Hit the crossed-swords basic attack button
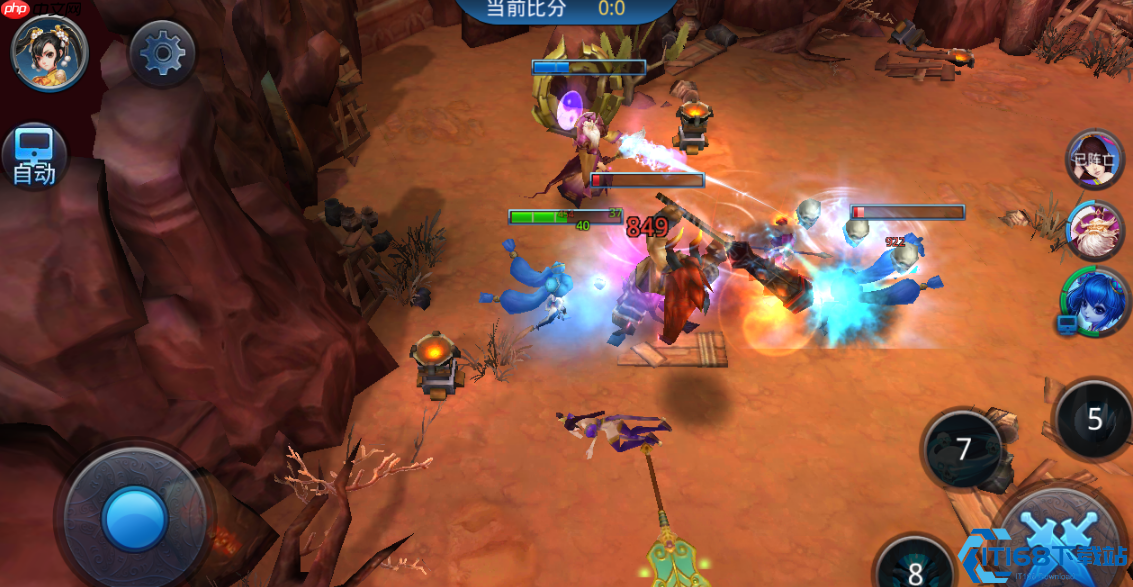Image resolution: width=1133 pixels, height=587 pixels. coord(1062,540)
